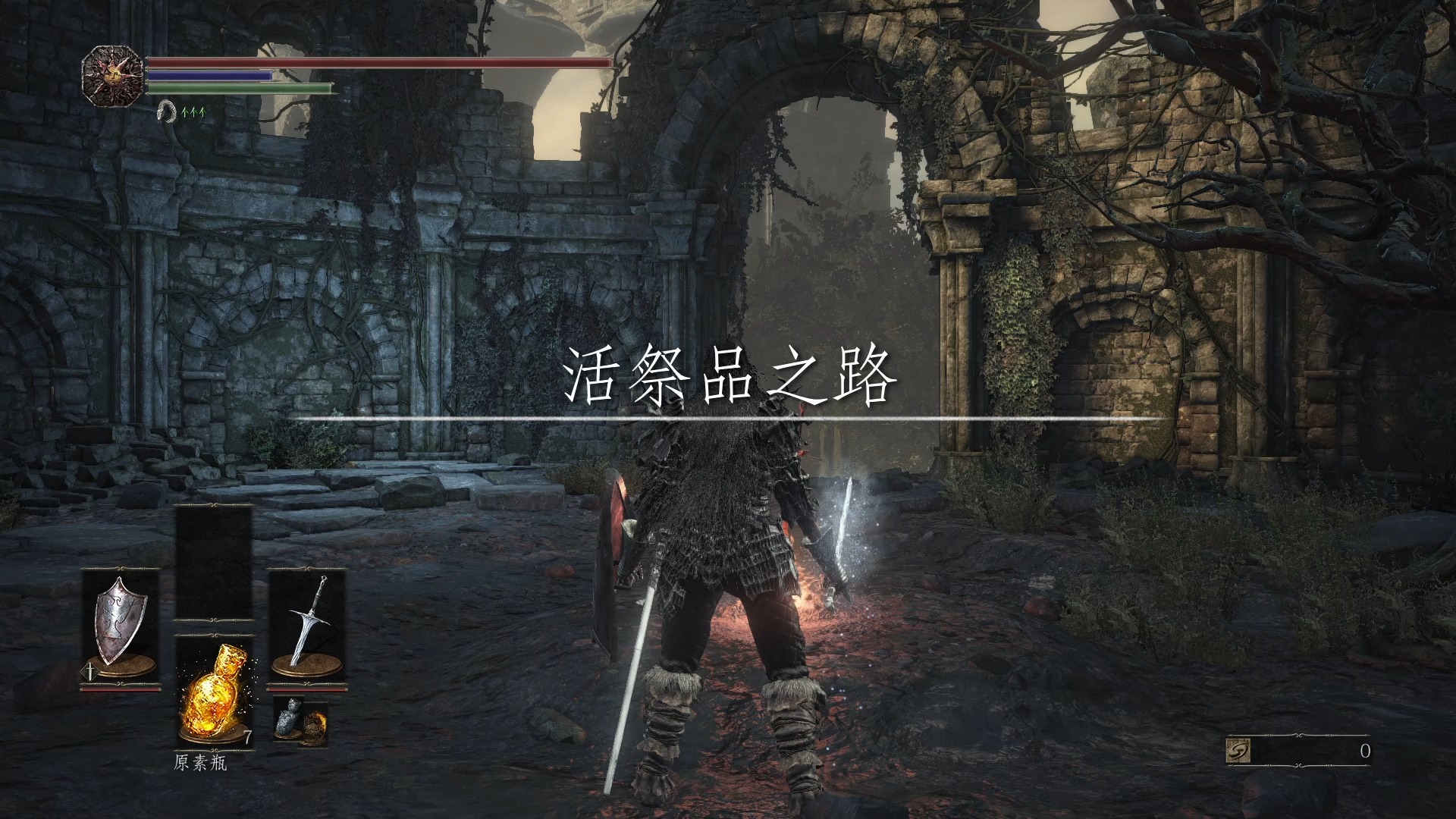Click the small armor item icon
This screenshot has height=819, width=1456.
[289, 717]
